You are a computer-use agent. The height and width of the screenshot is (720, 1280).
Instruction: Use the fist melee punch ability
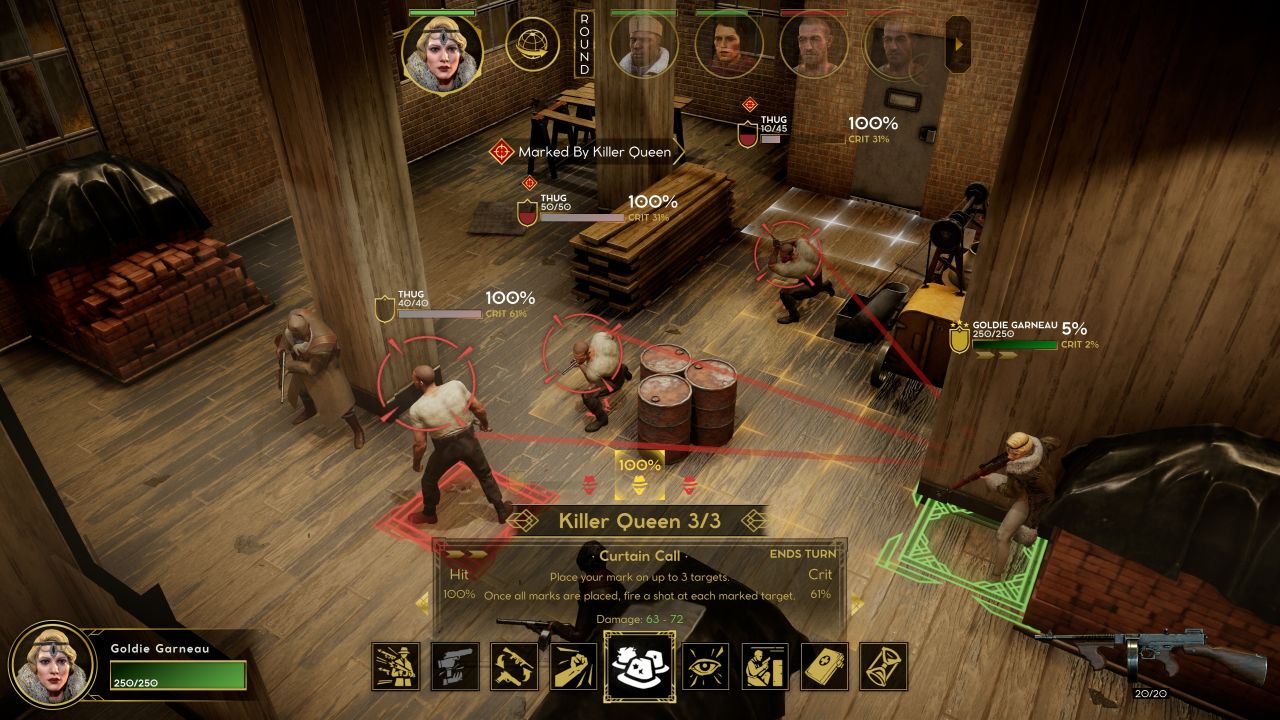tap(573, 667)
